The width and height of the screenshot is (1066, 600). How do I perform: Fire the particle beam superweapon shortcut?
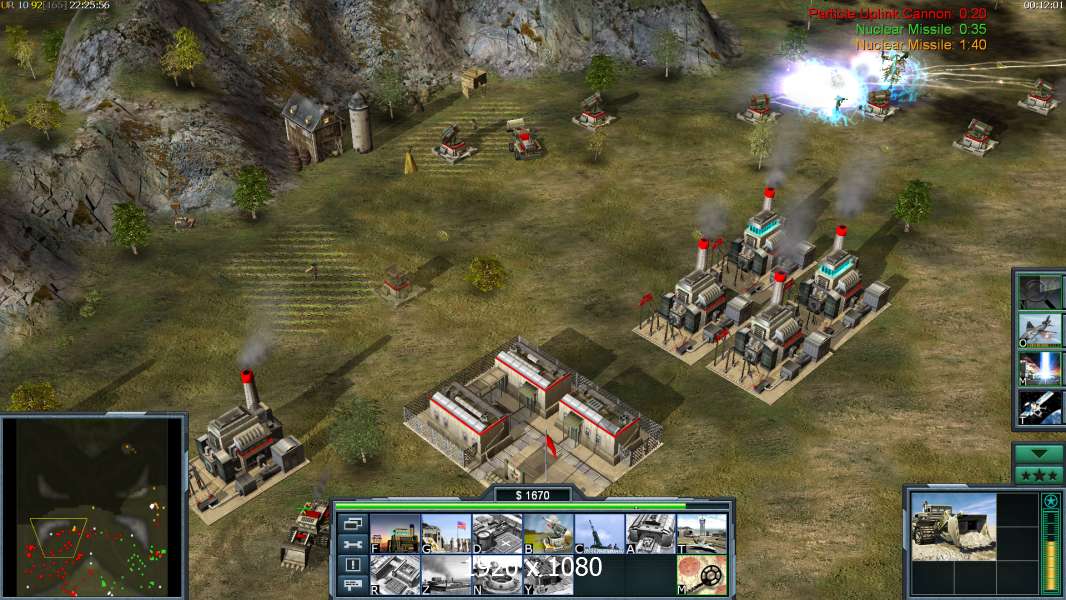pyautogui.click(x=1040, y=368)
